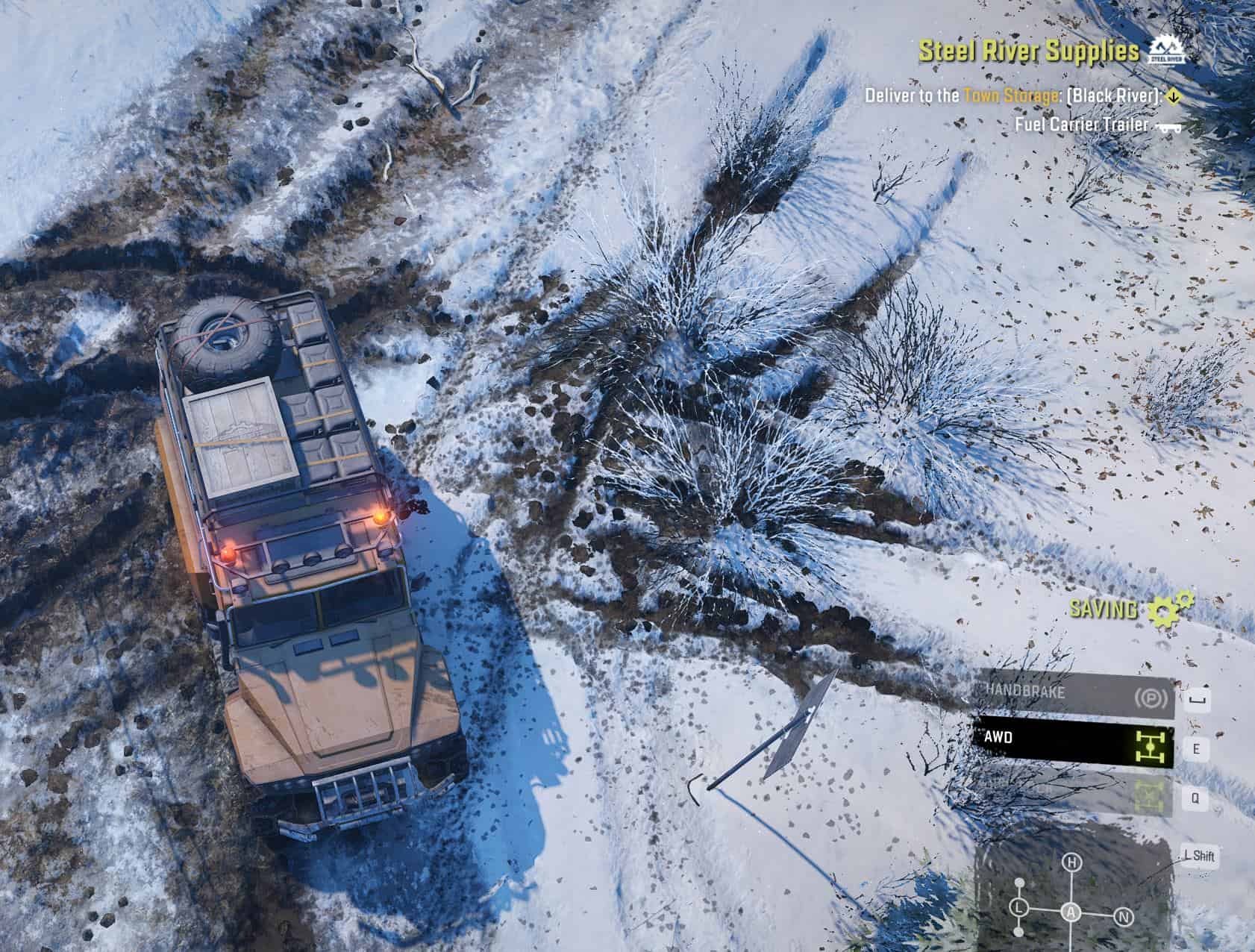1255x952 pixels.
Task: Shift the gearbox into Low gear
Action: pyautogui.click(x=1018, y=908)
